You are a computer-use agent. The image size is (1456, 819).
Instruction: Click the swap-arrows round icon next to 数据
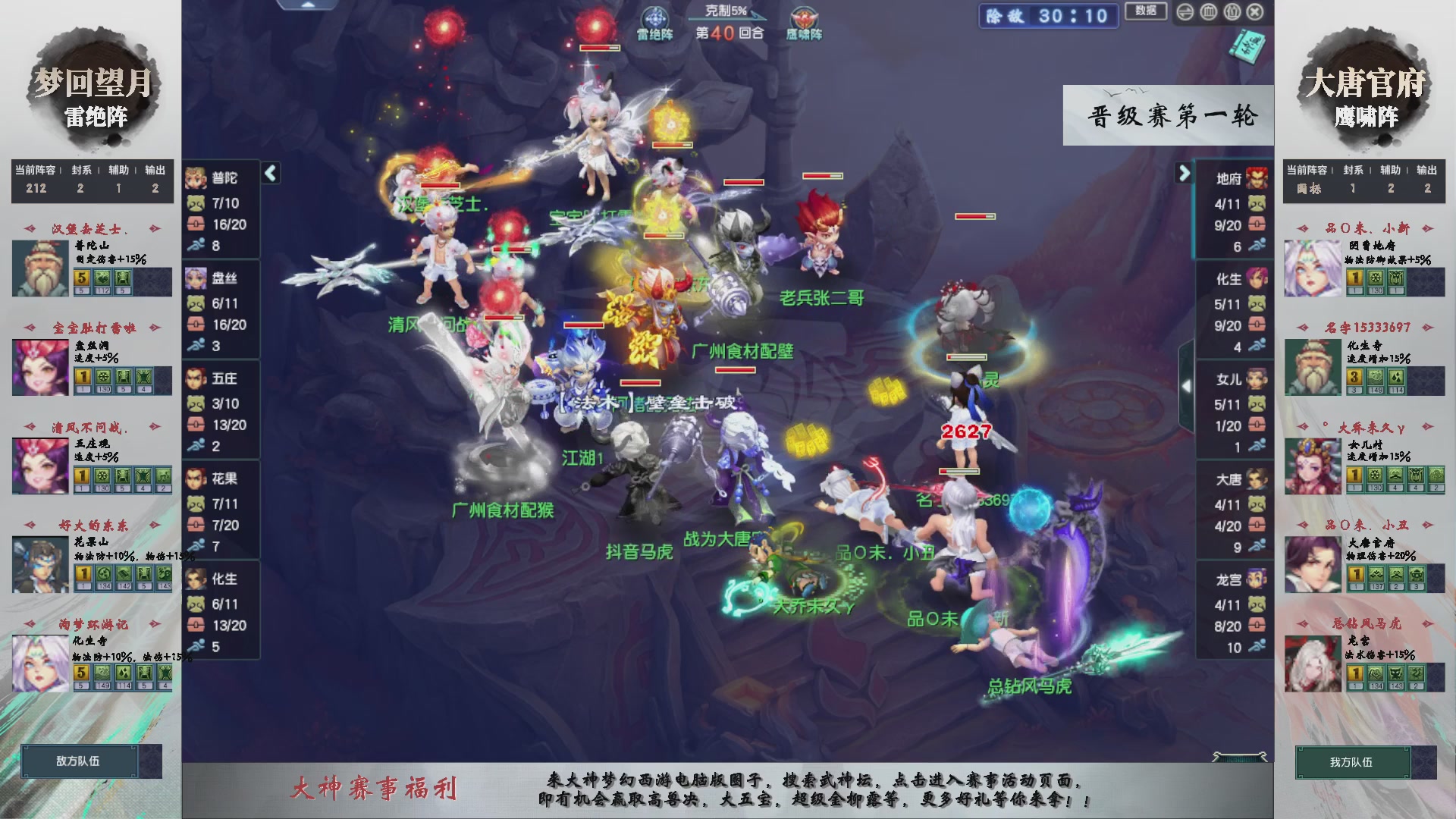coord(1185,11)
